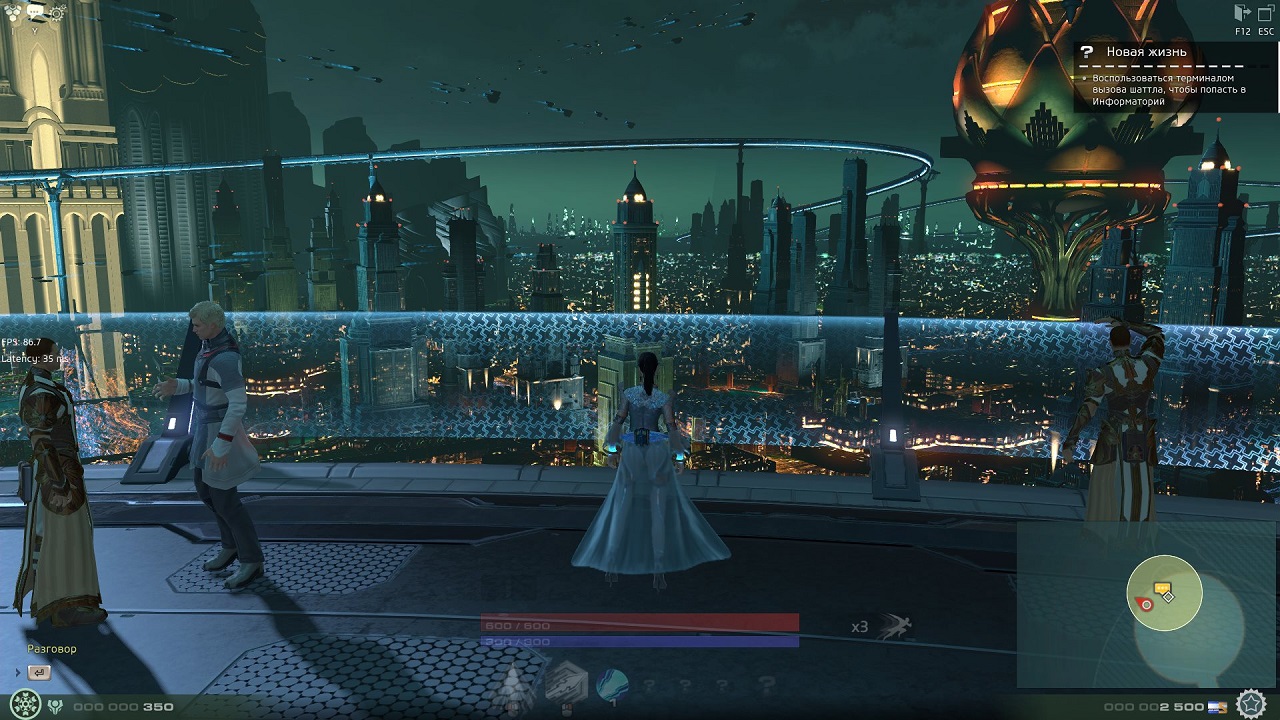Toggle the window icon above ESC

[1266, 13]
